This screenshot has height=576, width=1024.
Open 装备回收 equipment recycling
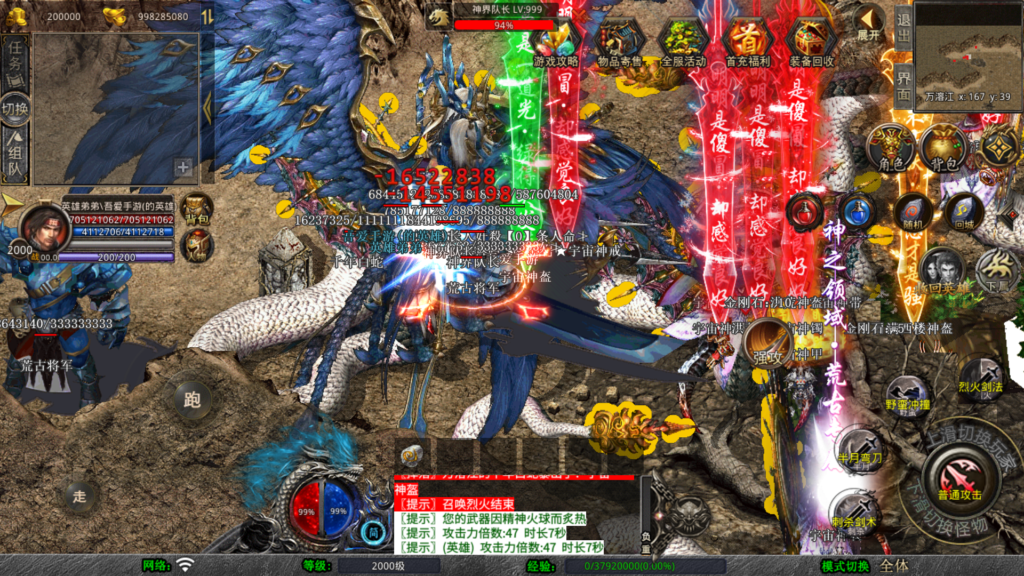[x=812, y=44]
